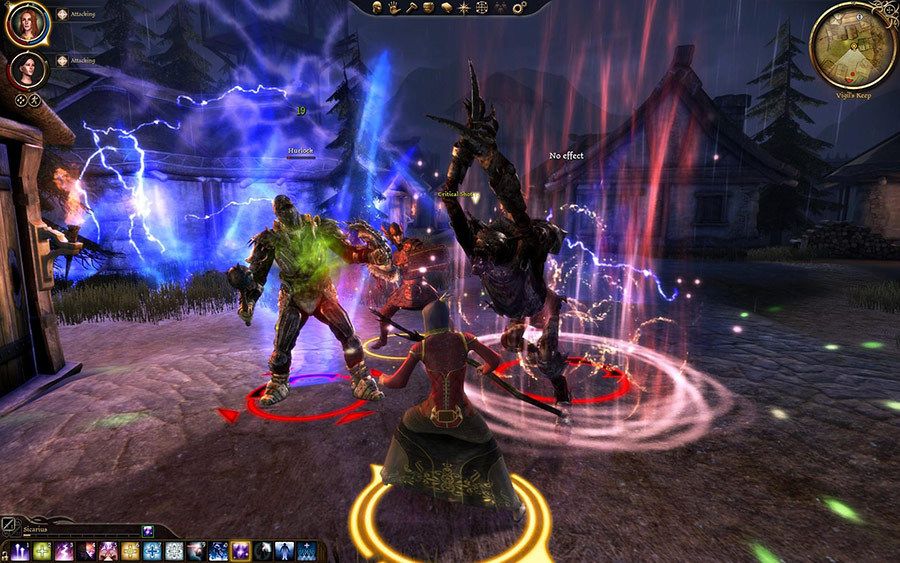This screenshot has width=900, height=563.
Task: Cast the quickbar spell in slot 1
Action: (20, 551)
